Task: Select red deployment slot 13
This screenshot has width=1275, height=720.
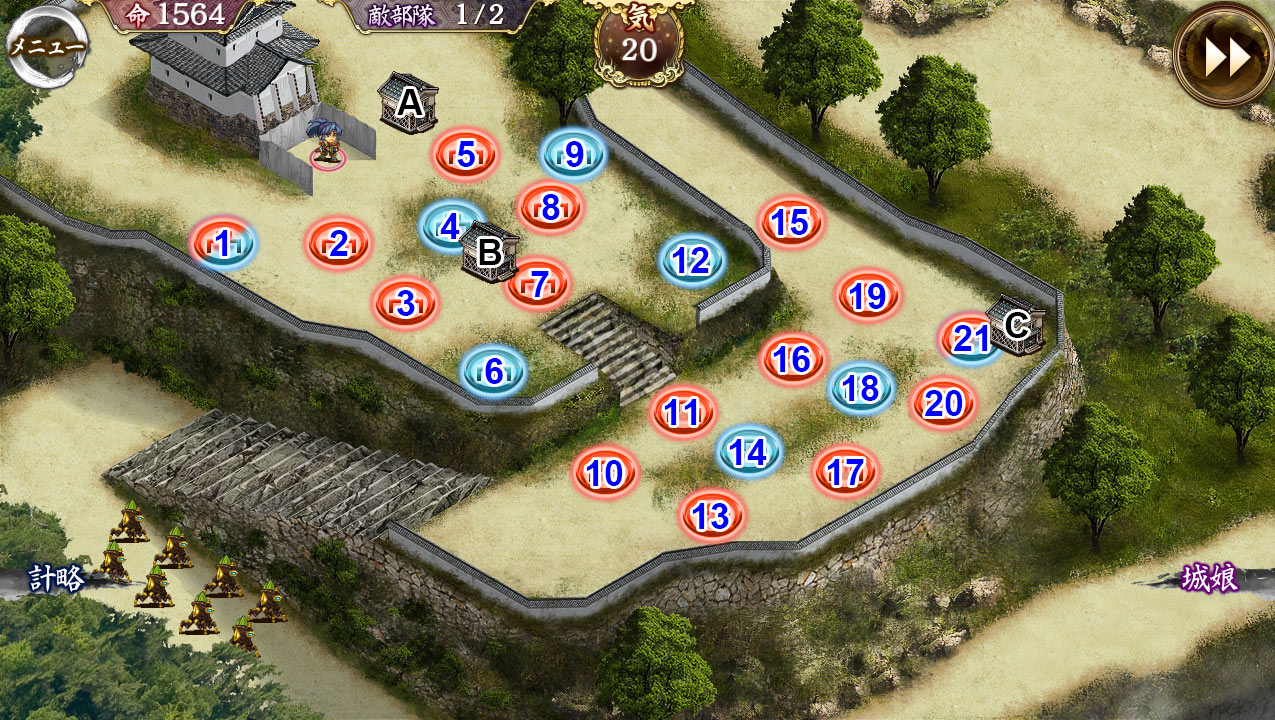Action: tap(711, 516)
